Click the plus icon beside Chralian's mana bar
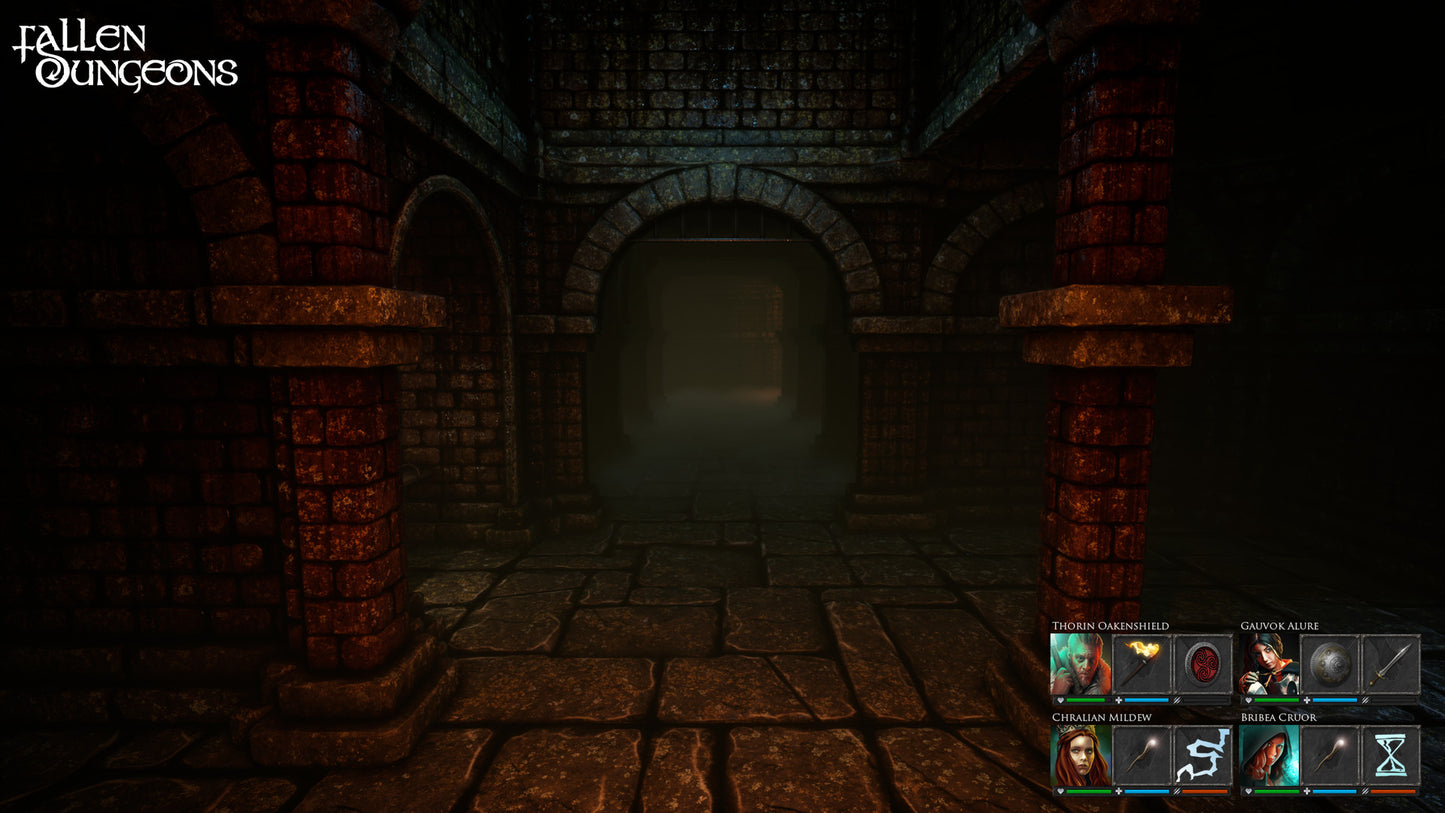 [x=1119, y=790]
